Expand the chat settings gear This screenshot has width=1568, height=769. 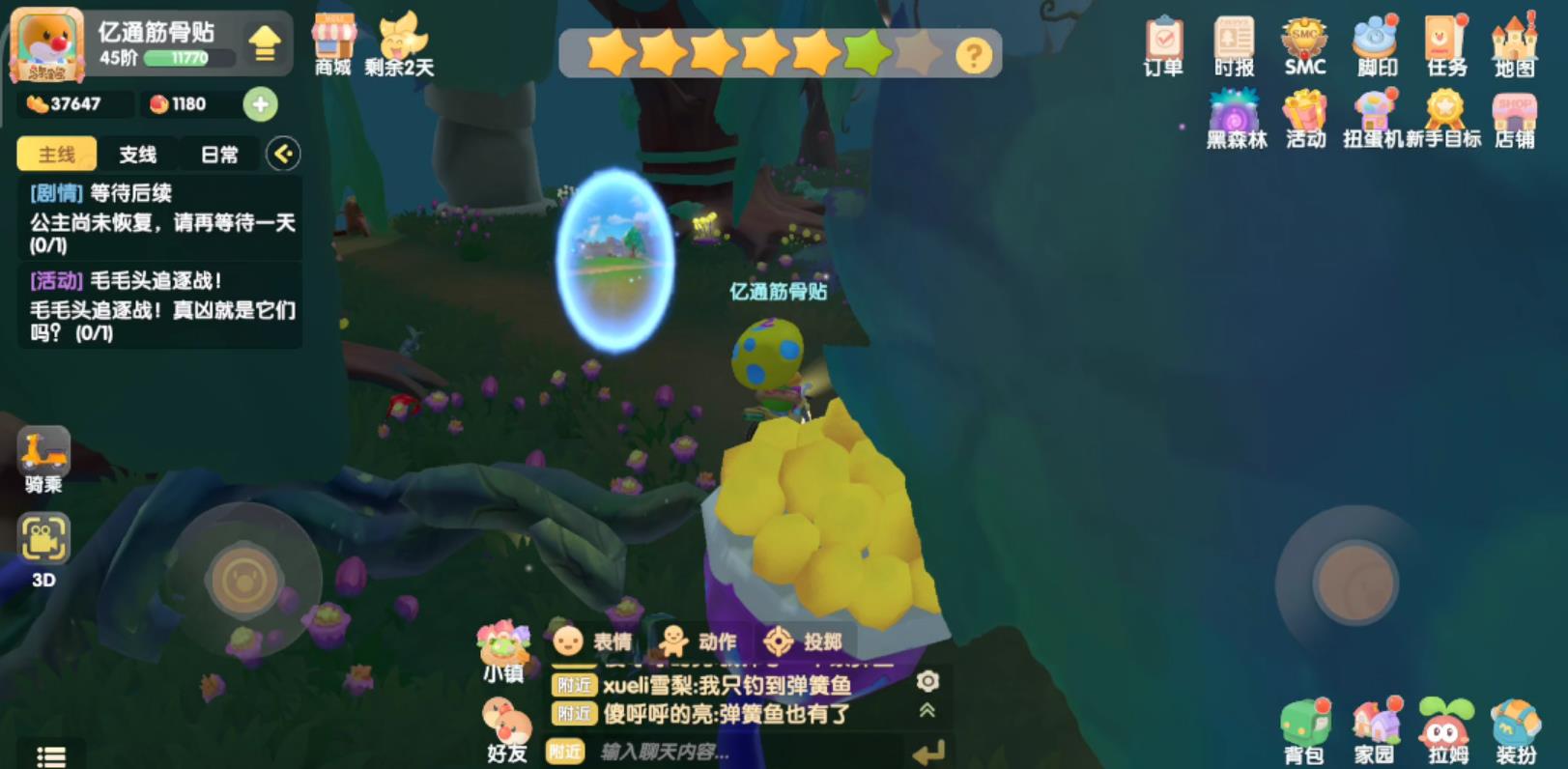[x=928, y=682]
